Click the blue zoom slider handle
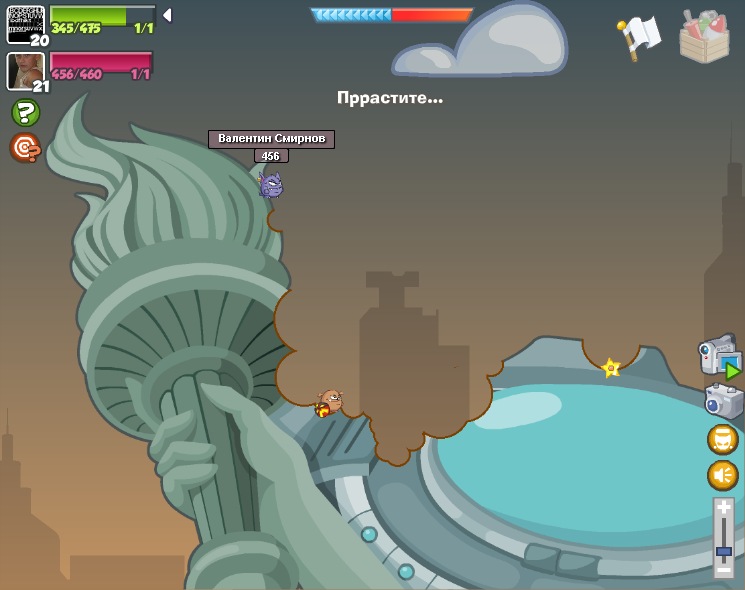The height and width of the screenshot is (590, 745). [x=724, y=551]
